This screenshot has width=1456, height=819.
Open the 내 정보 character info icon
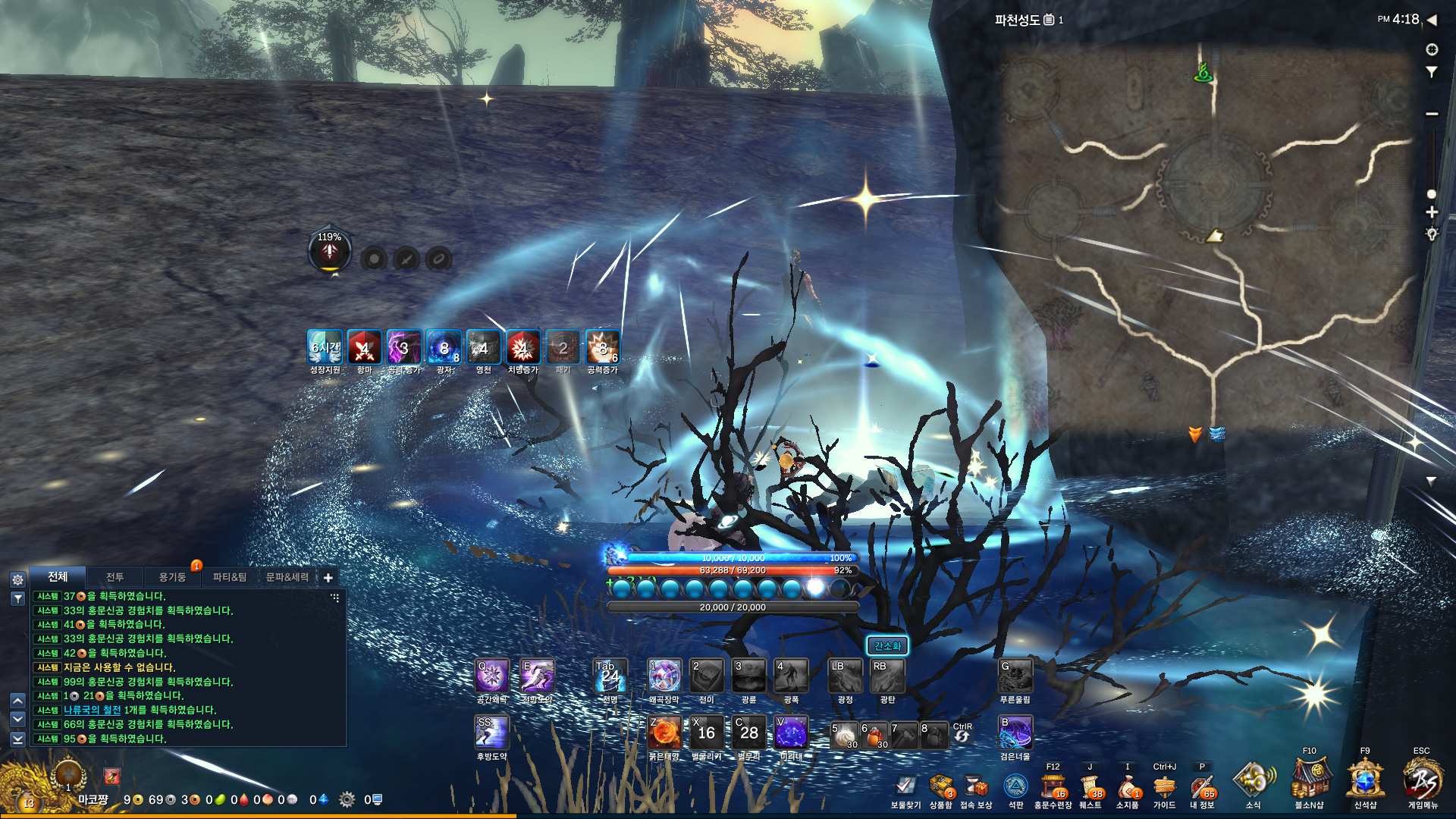coord(1201,786)
